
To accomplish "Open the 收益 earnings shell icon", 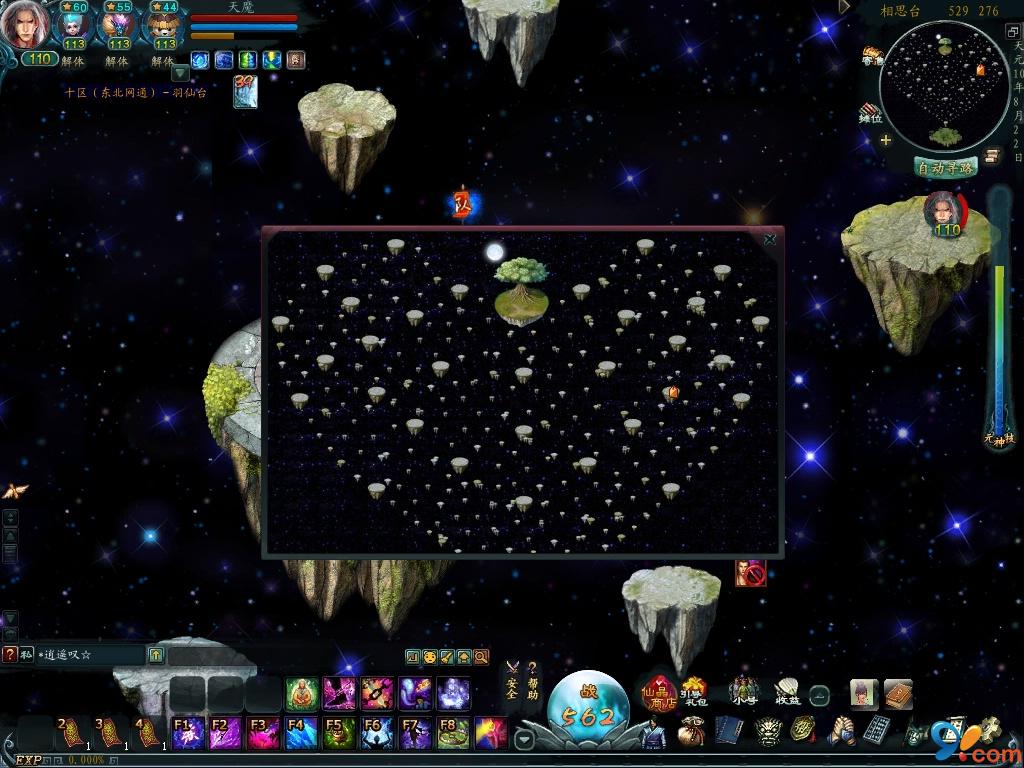I will coord(787,690).
